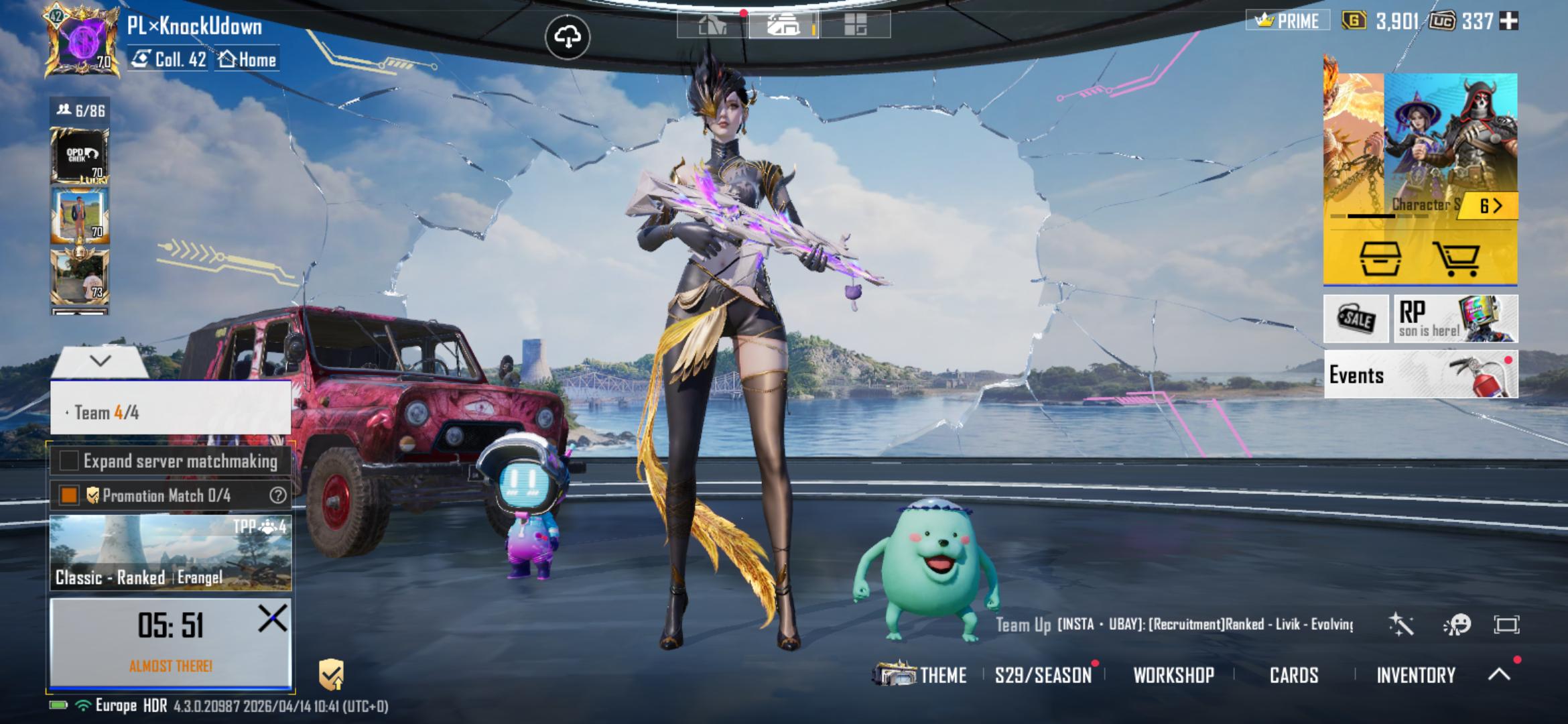Image resolution: width=1568 pixels, height=724 pixels.
Task: Open the PRIME membership button
Action: pyautogui.click(x=1288, y=21)
